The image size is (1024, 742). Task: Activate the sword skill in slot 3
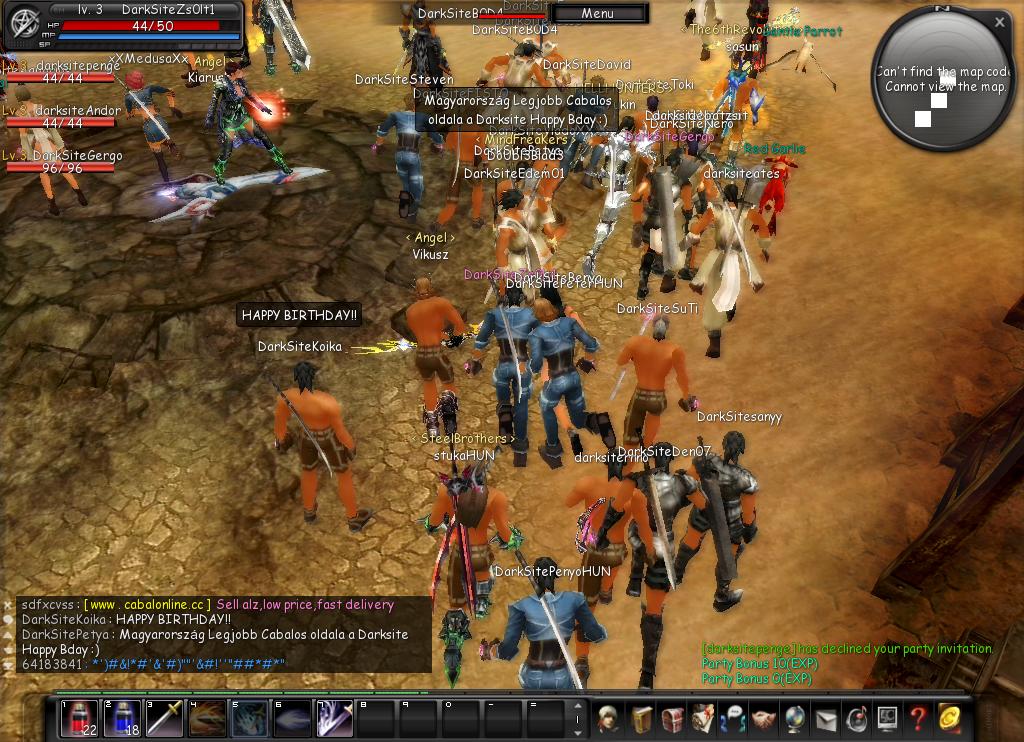tap(165, 718)
